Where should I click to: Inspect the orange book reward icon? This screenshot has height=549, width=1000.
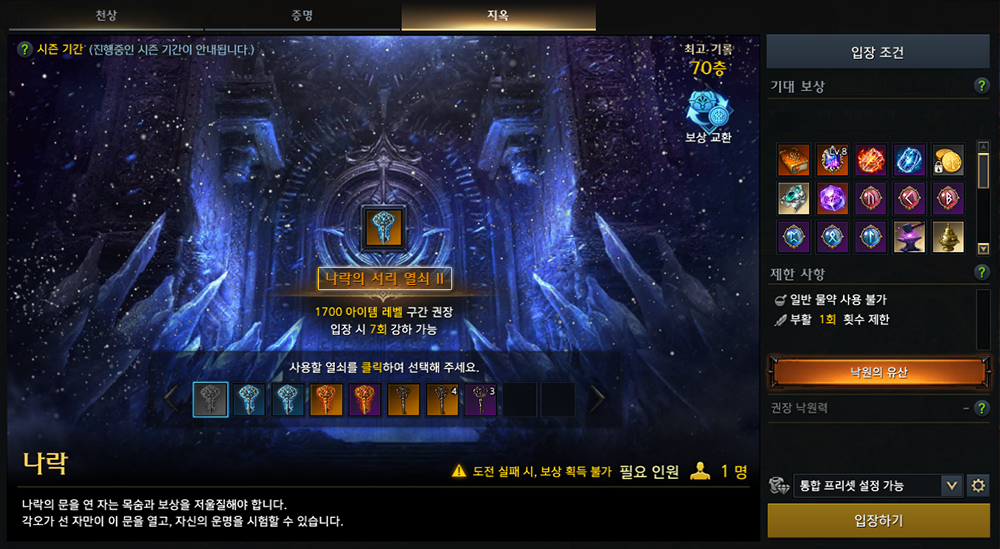pyautogui.click(x=794, y=159)
